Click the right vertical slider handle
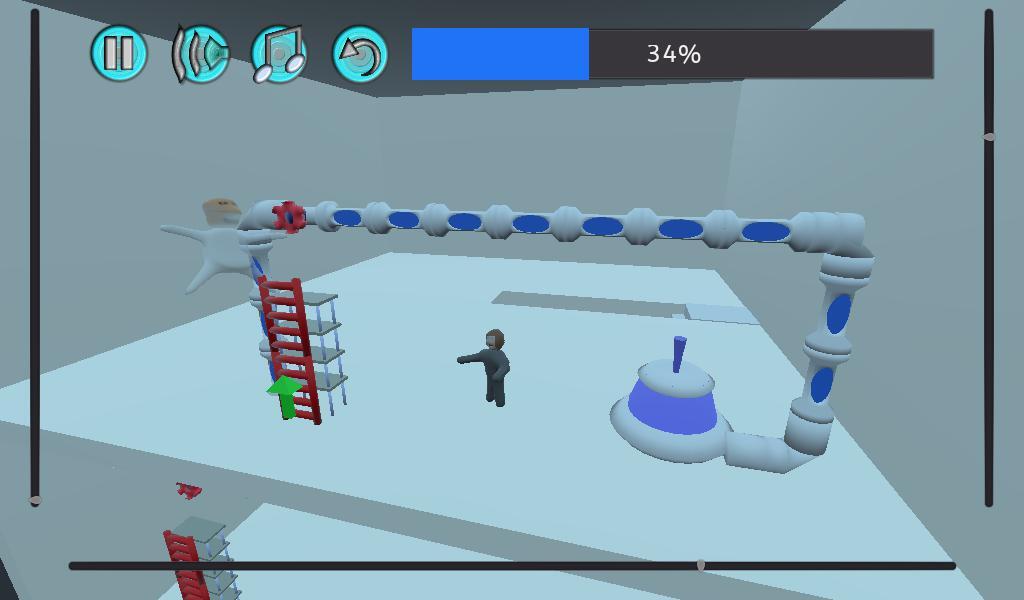This screenshot has width=1024, height=600. click(x=989, y=136)
